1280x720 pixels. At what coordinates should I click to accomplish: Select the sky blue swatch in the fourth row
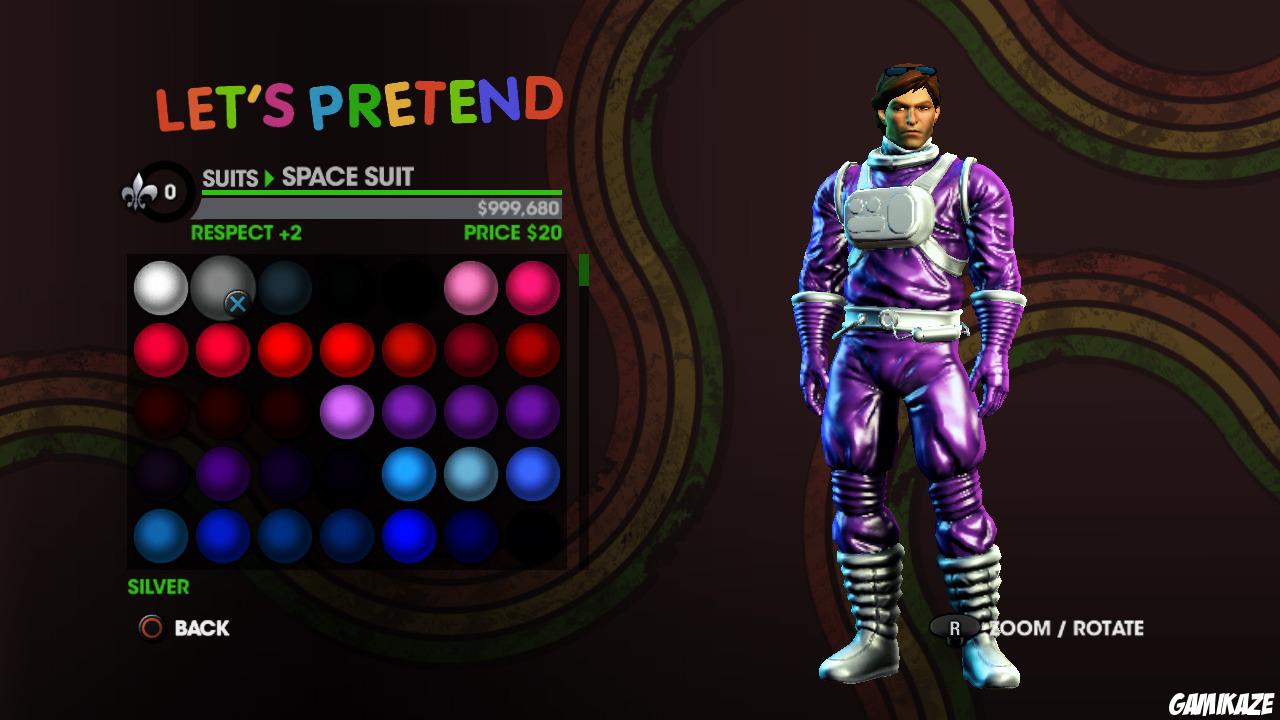(x=408, y=473)
